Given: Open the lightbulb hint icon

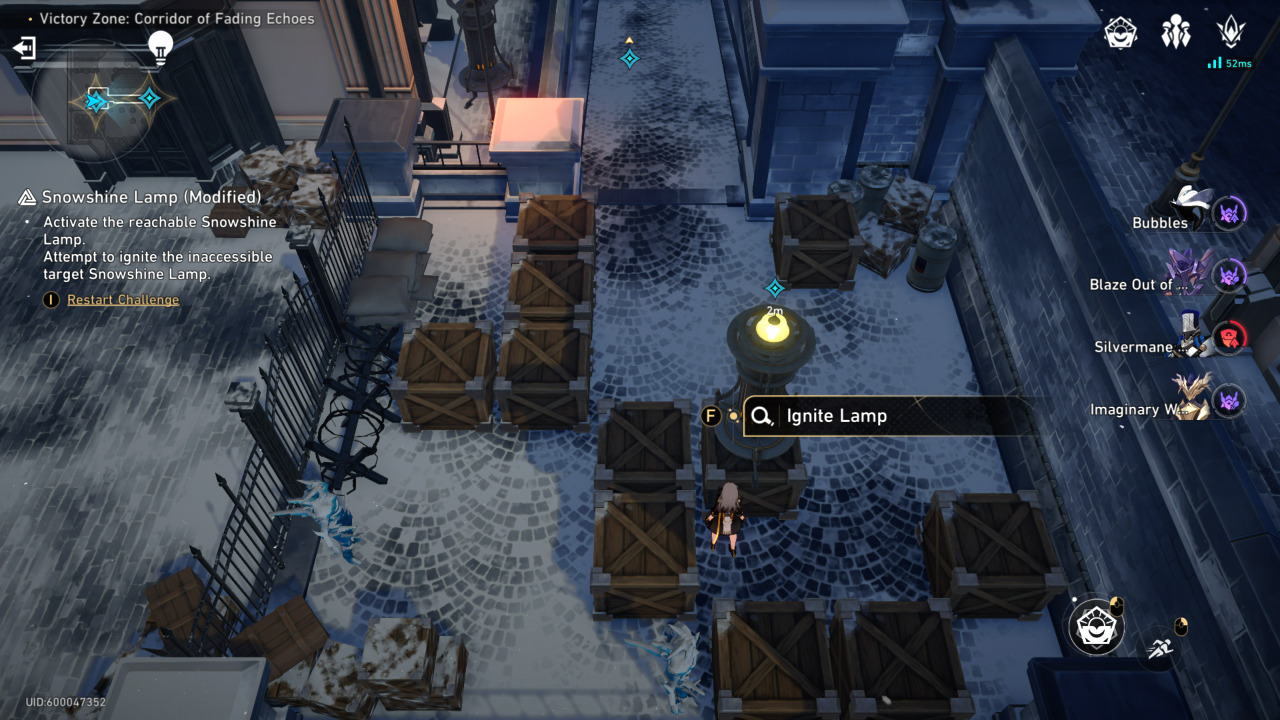Looking at the screenshot, I should tap(160, 46).
